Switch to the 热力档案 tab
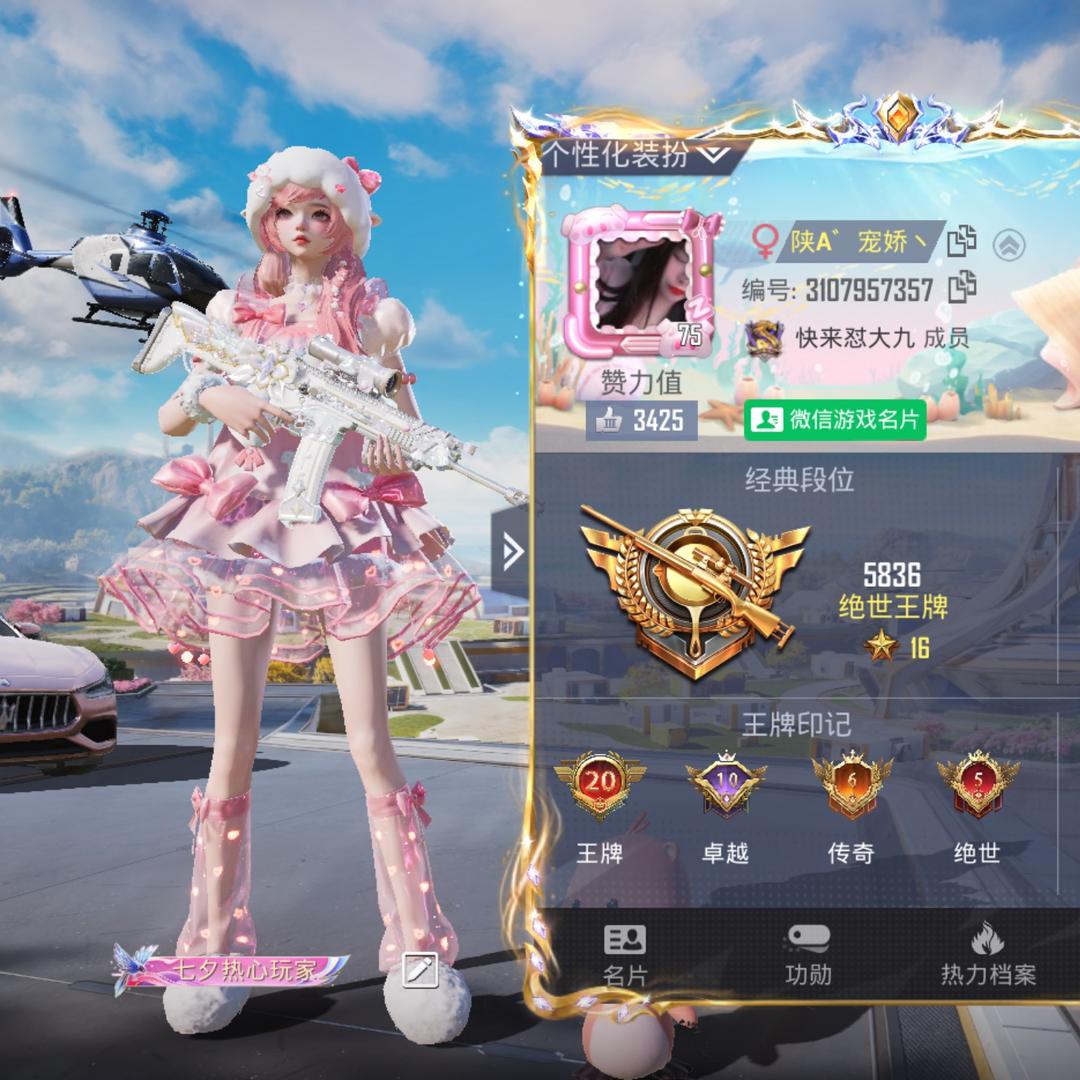 (x=988, y=956)
